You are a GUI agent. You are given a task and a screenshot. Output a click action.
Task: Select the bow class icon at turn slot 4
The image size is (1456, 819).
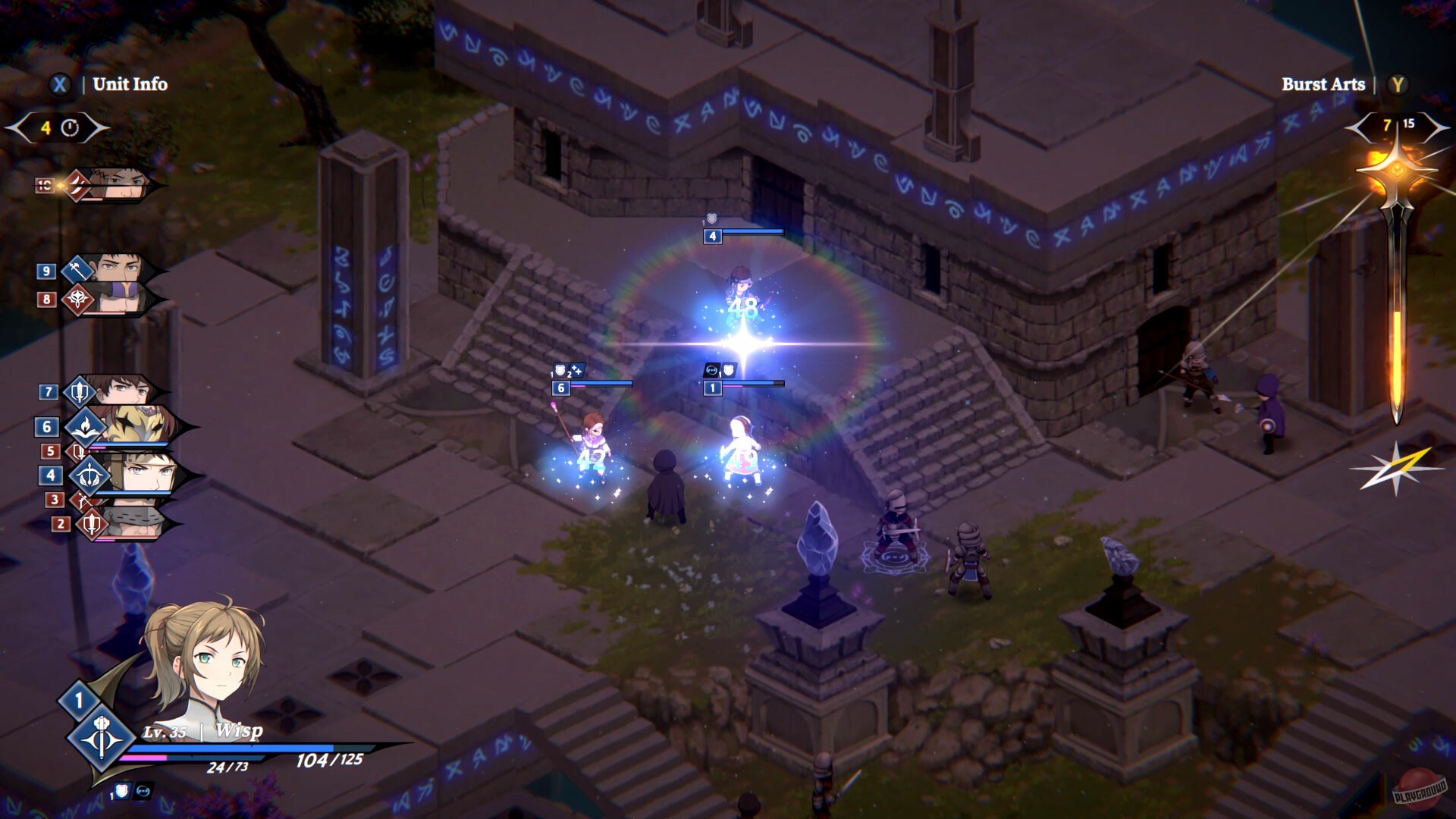(x=89, y=474)
